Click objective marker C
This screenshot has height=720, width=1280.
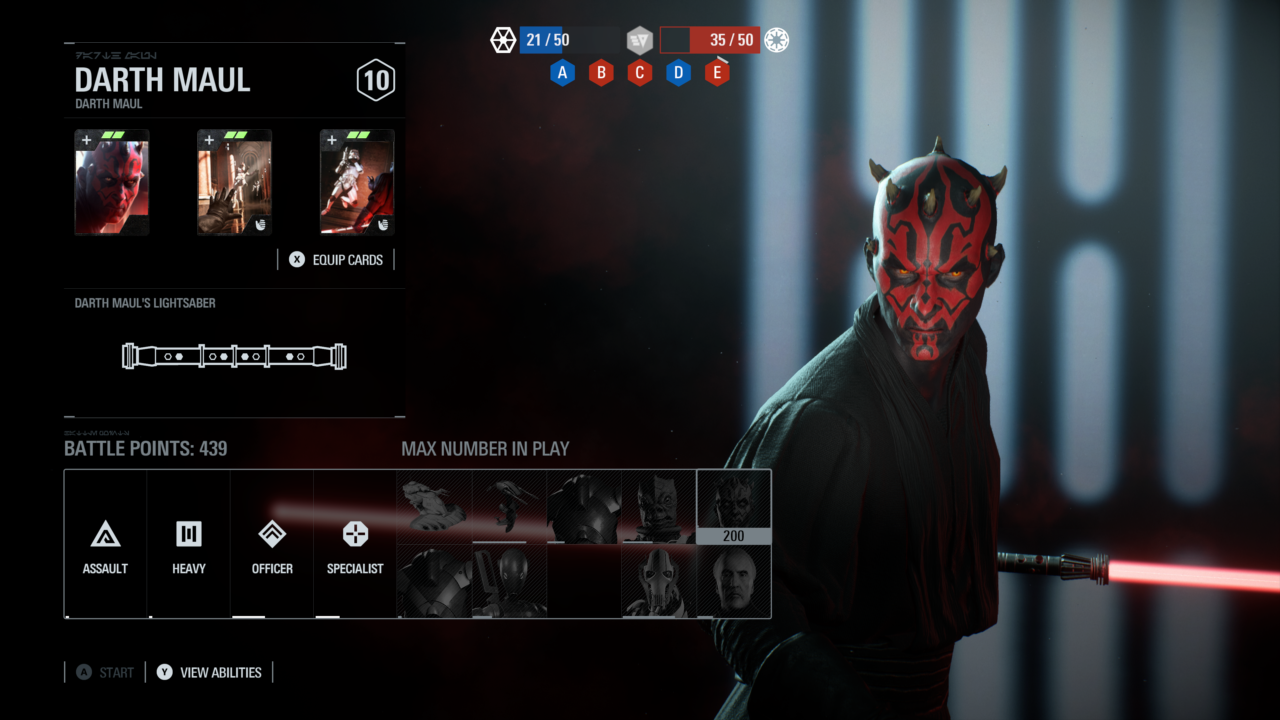(639, 72)
